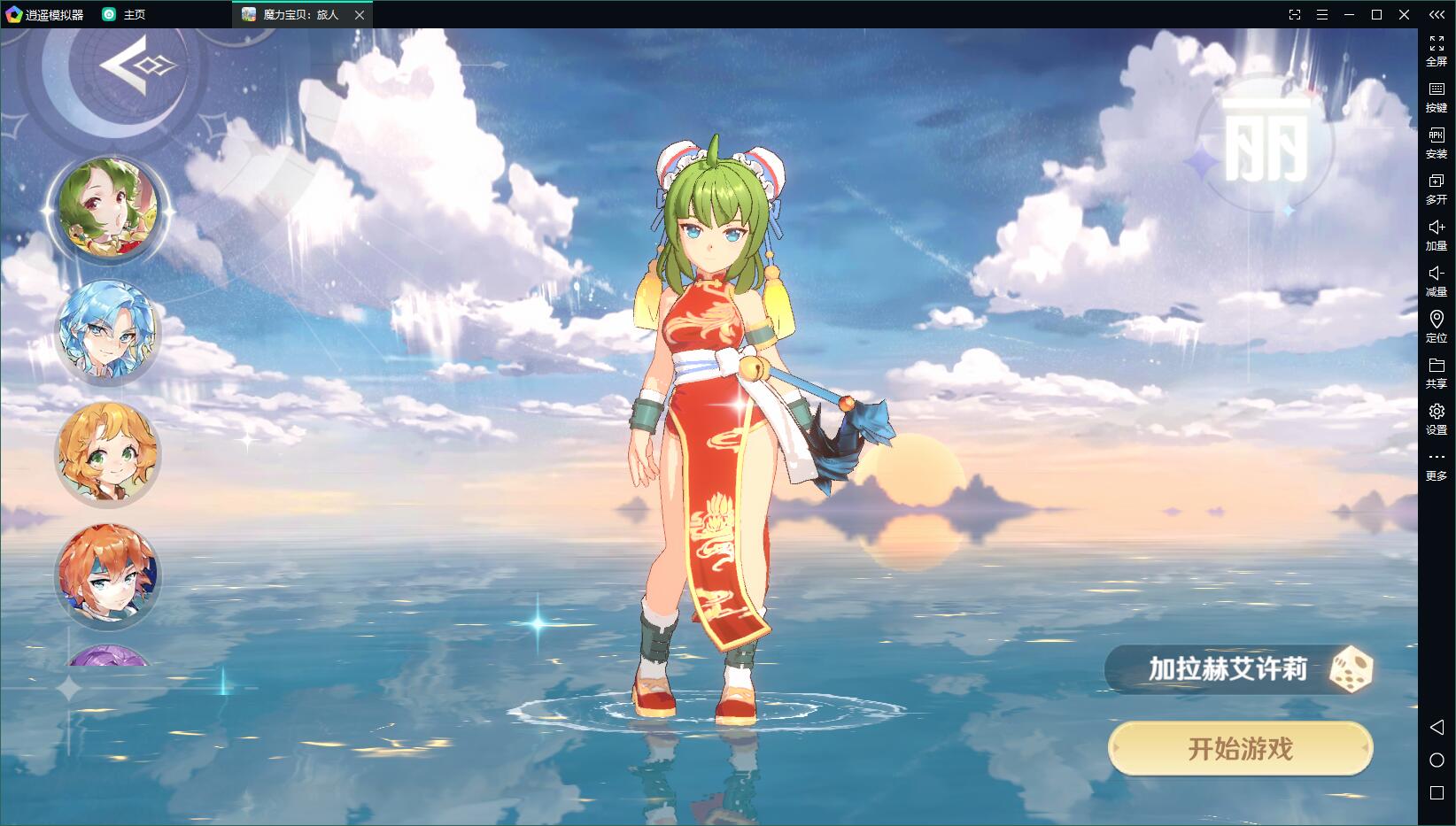Choose the blue-haired character portrait

coord(108,331)
